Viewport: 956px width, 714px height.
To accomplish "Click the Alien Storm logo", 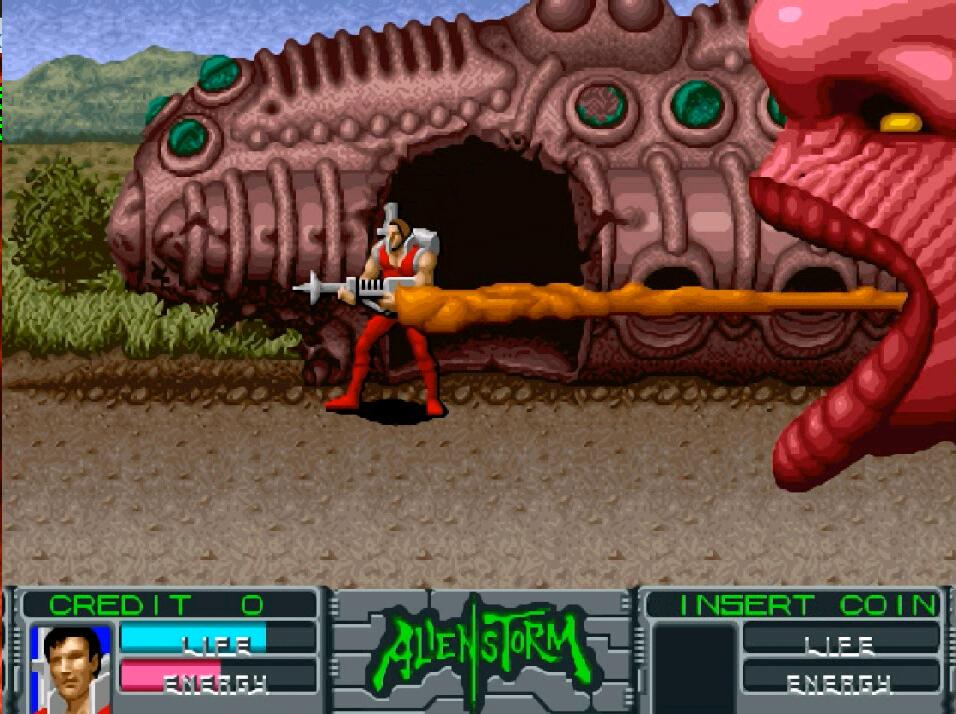I will pos(477,651).
